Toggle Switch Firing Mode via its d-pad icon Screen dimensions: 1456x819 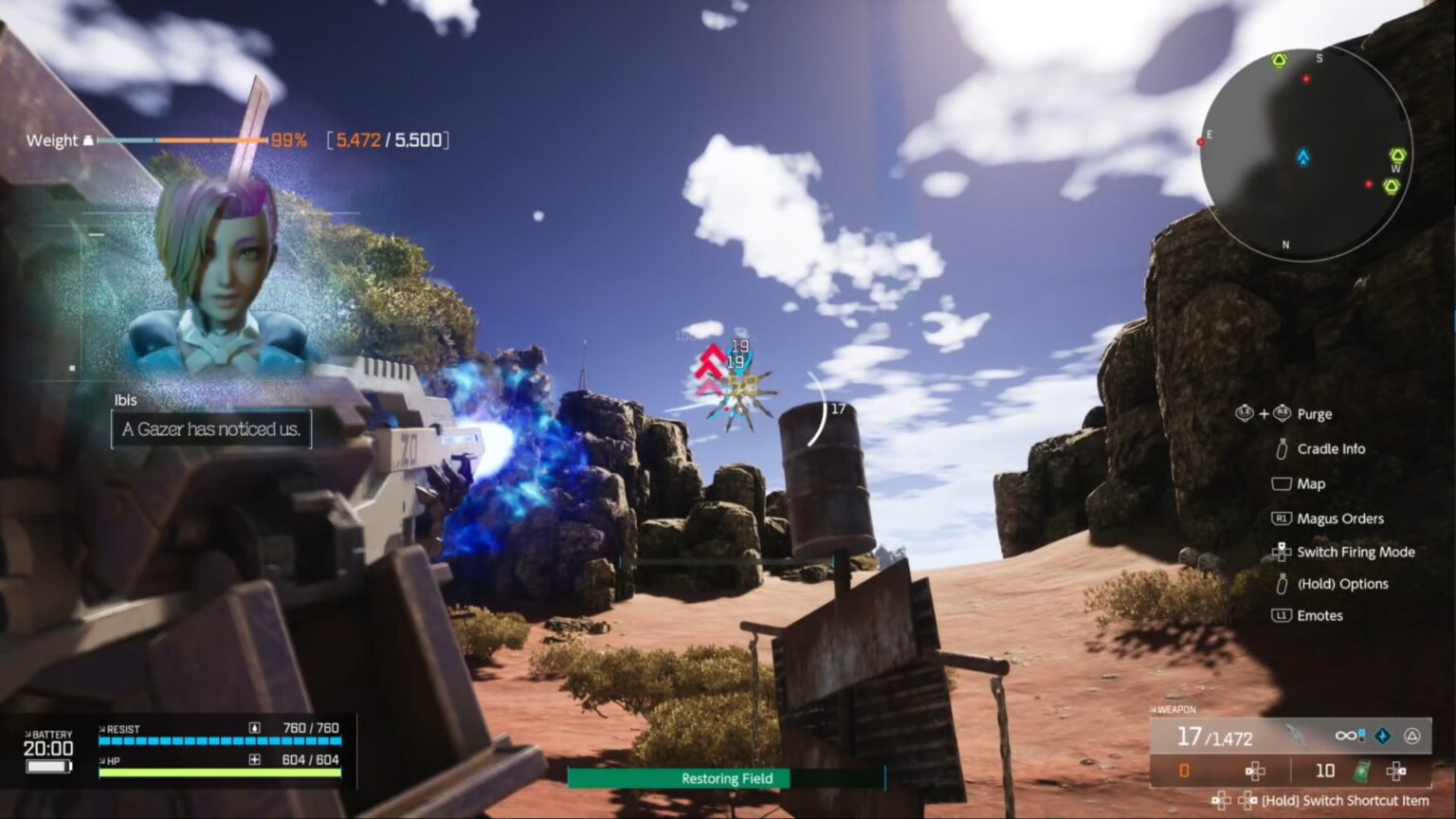coord(1283,552)
